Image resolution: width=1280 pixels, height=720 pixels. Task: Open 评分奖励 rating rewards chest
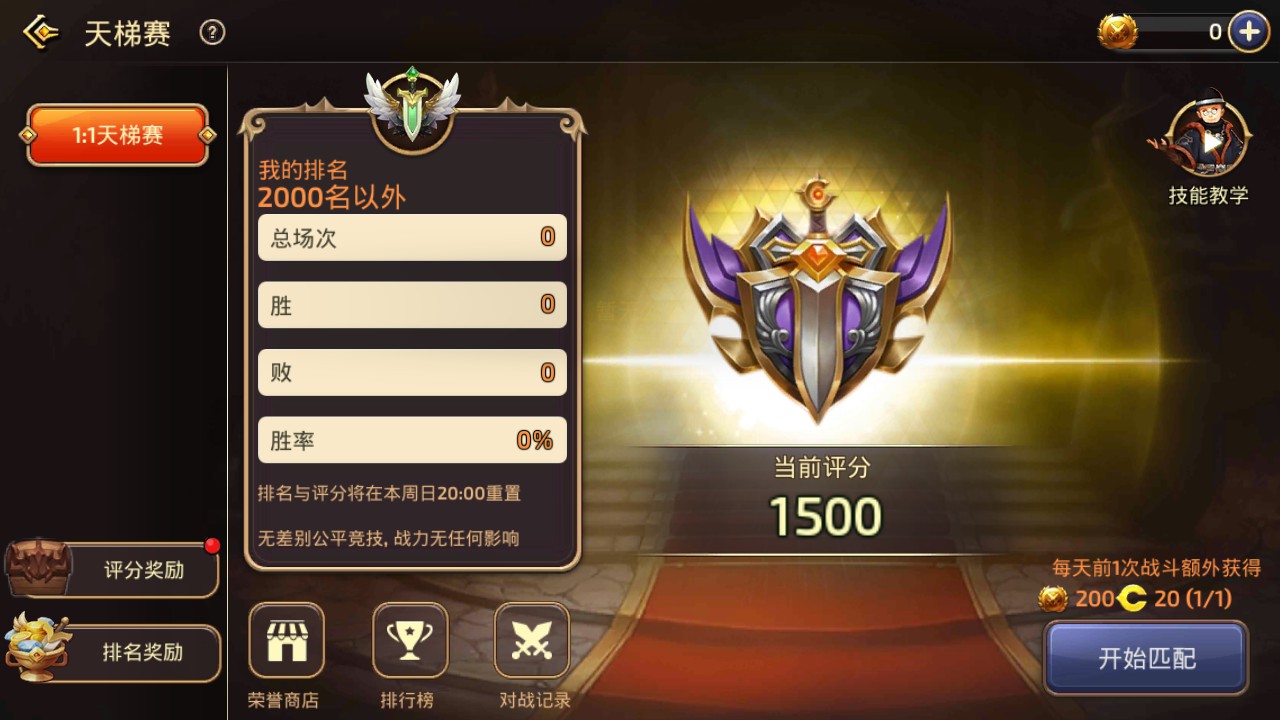pos(112,569)
